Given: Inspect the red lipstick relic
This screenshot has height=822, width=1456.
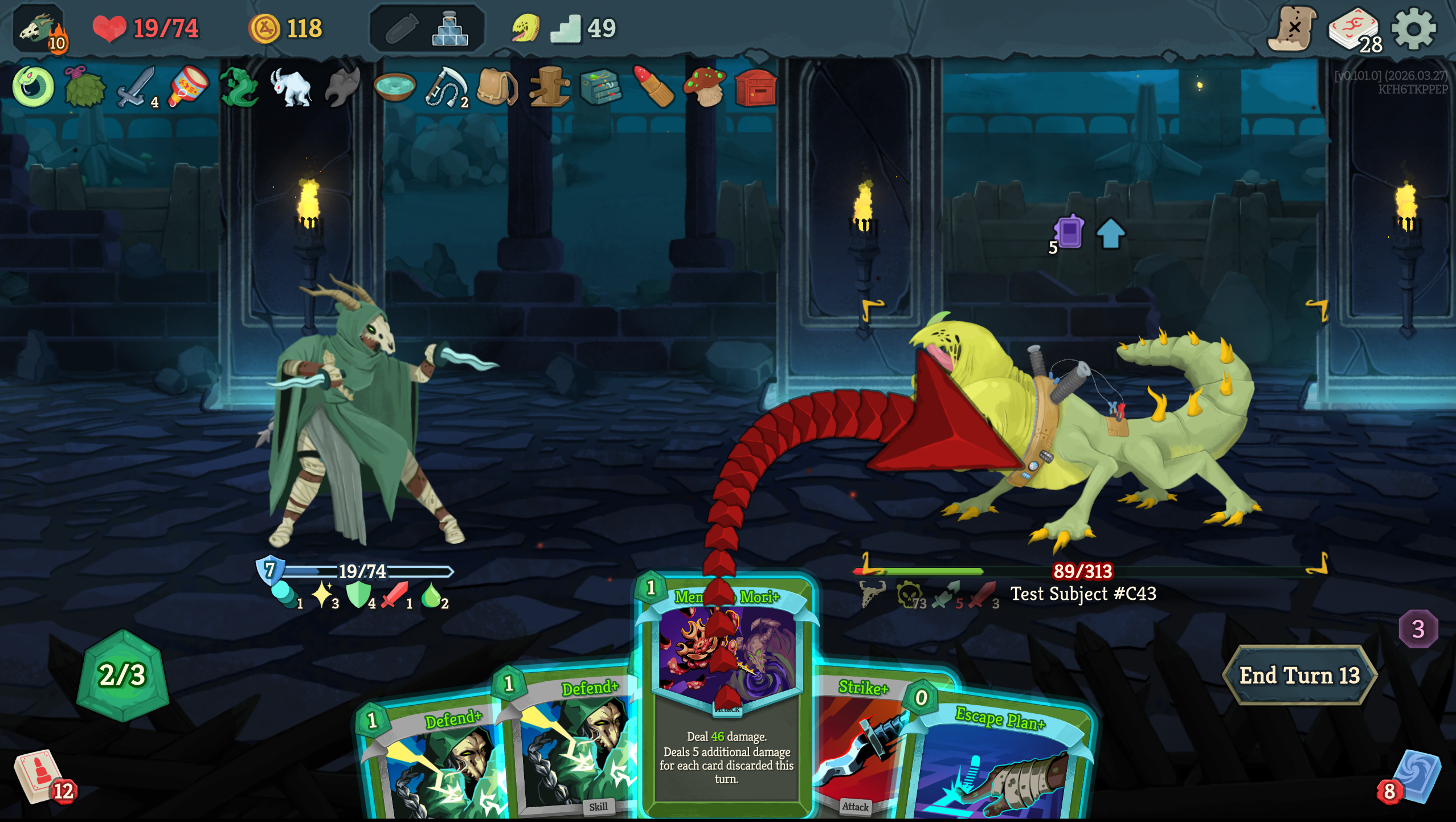Looking at the screenshot, I should click(653, 87).
